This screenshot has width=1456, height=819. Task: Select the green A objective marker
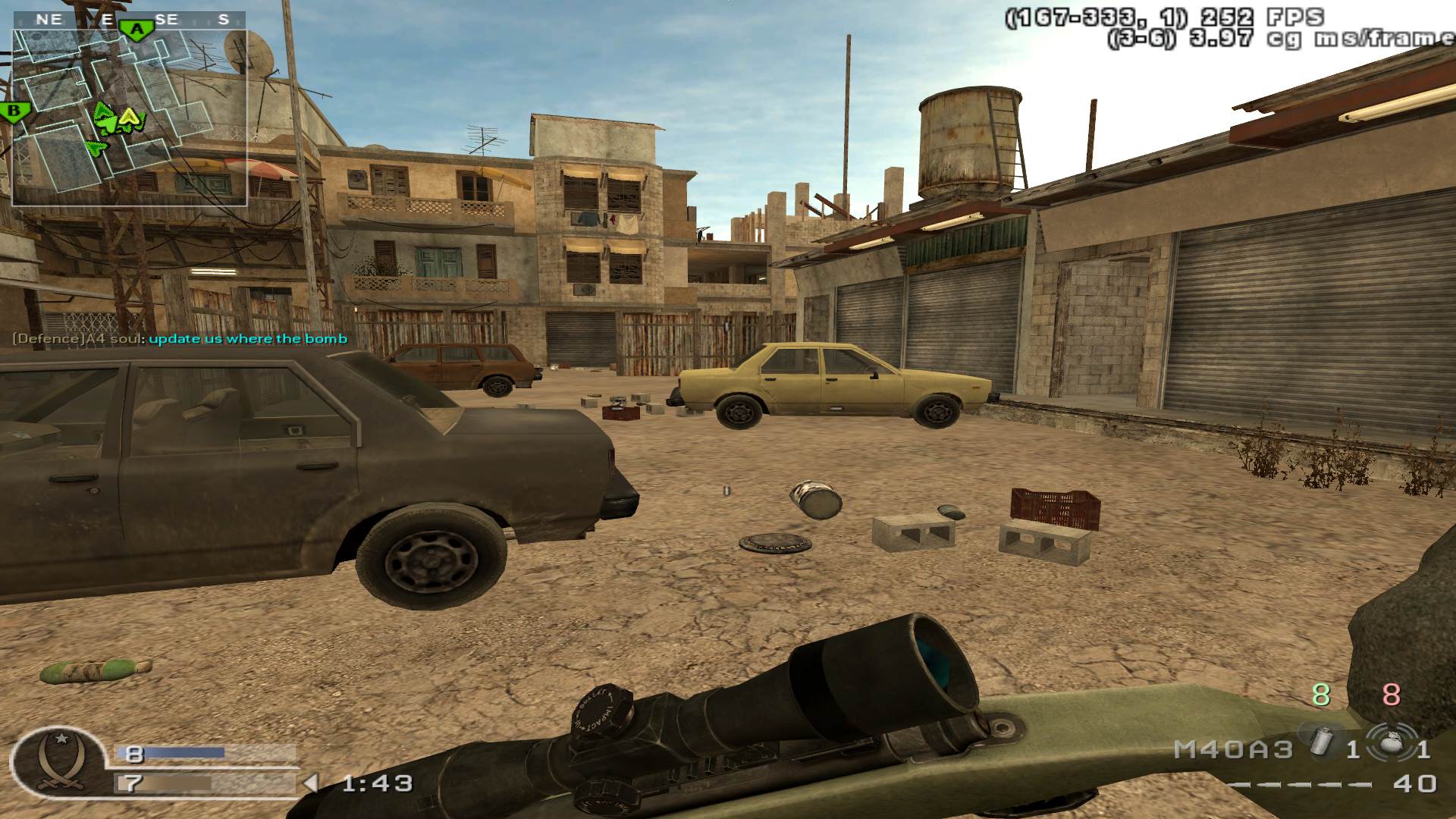tap(136, 30)
